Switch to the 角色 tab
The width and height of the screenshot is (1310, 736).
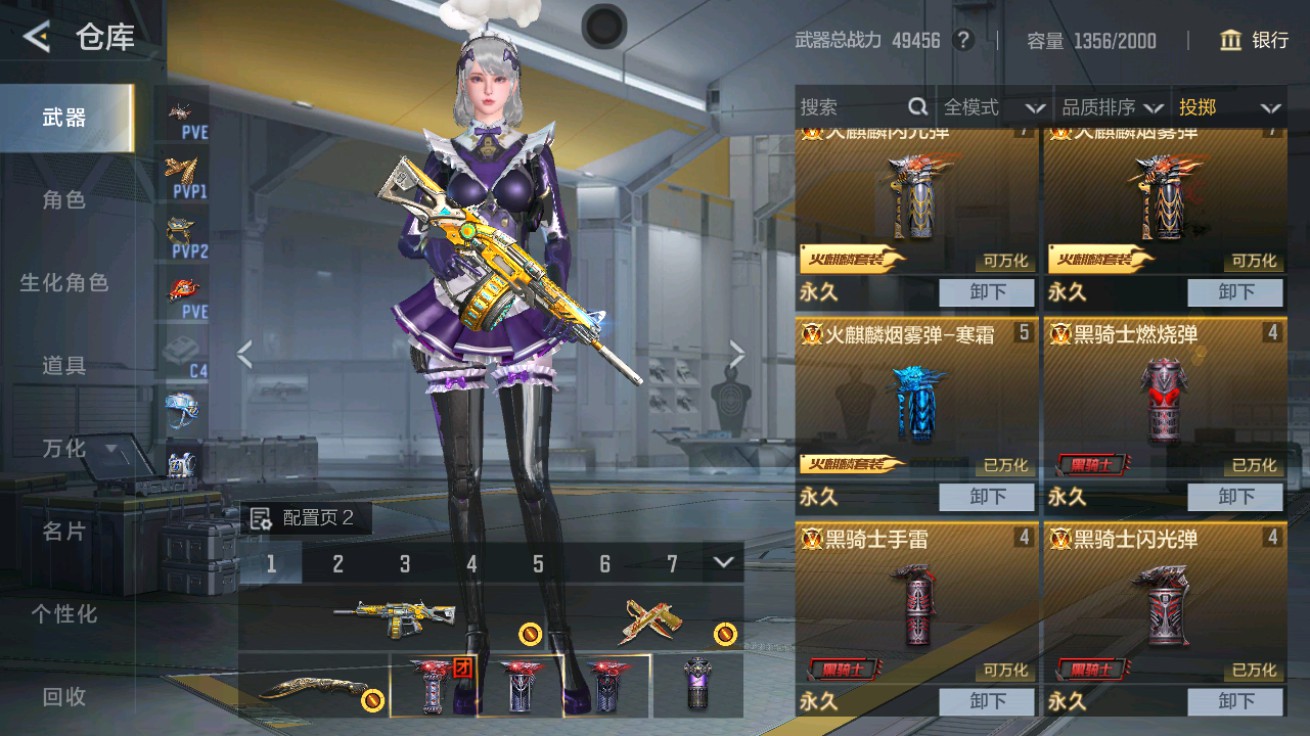tap(63, 199)
